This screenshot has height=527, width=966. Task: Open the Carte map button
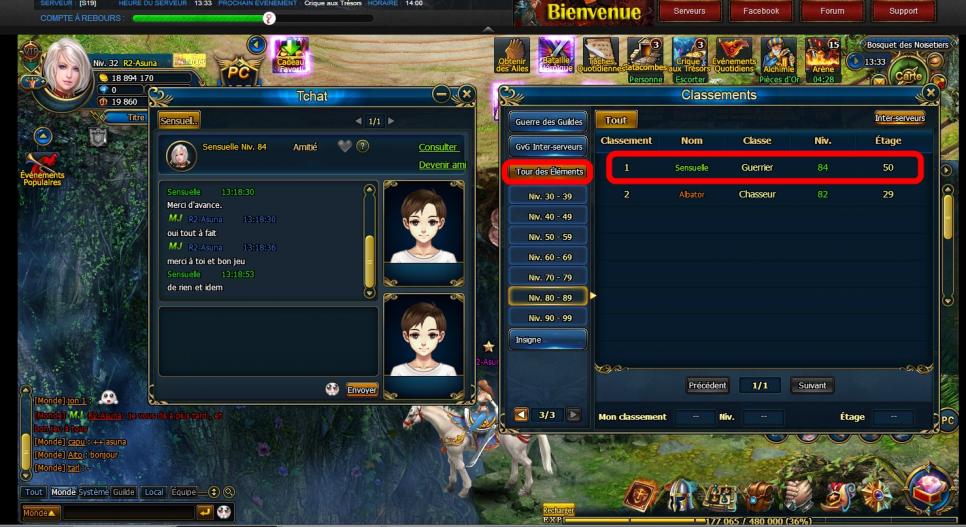(x=908, y=75)
